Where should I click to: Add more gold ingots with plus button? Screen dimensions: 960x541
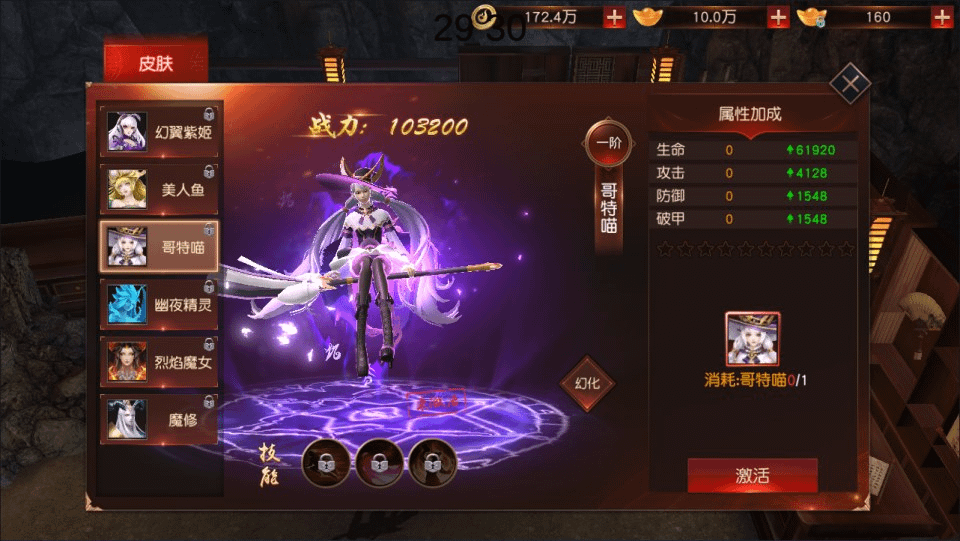[x=778, y=17]
